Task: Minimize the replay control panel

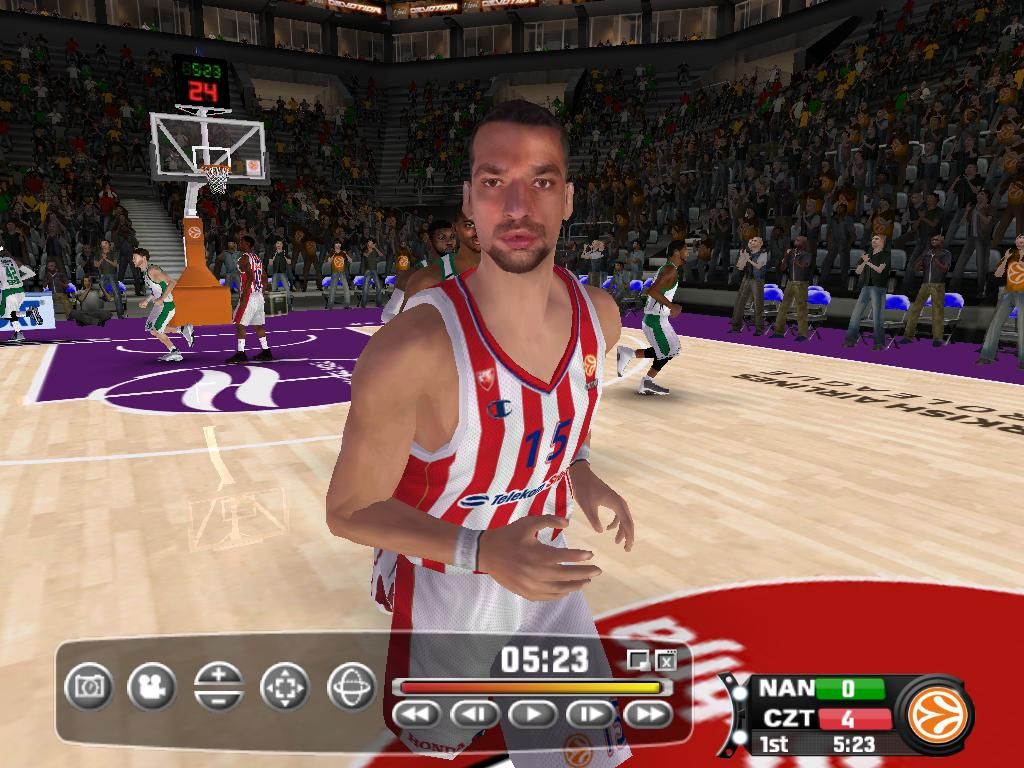Action: point(637,659)
